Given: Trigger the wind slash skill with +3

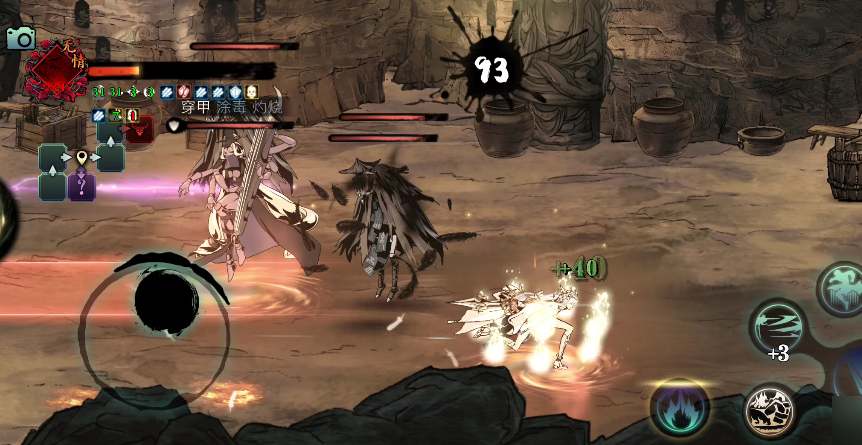Looking at the screenshot, I should coord(777,327).
